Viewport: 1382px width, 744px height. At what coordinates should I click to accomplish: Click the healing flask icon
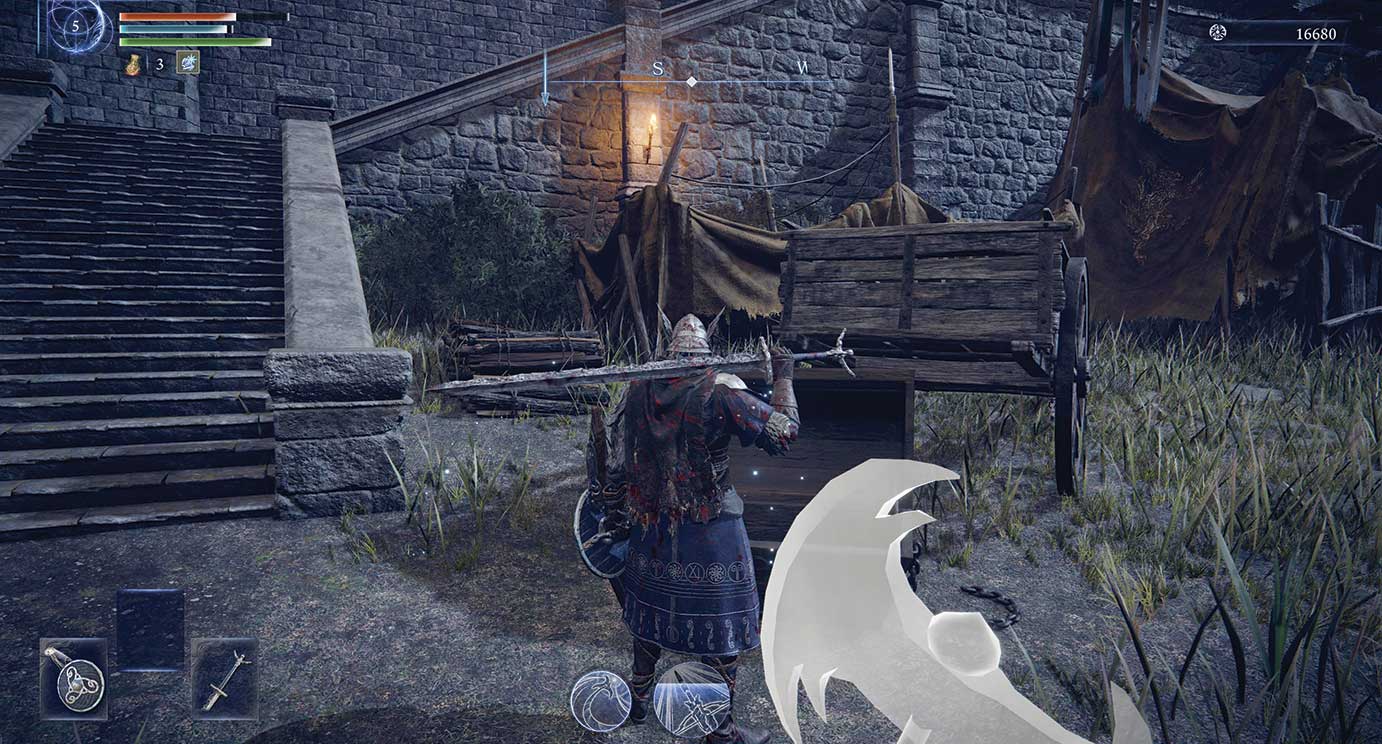(133, 64)
